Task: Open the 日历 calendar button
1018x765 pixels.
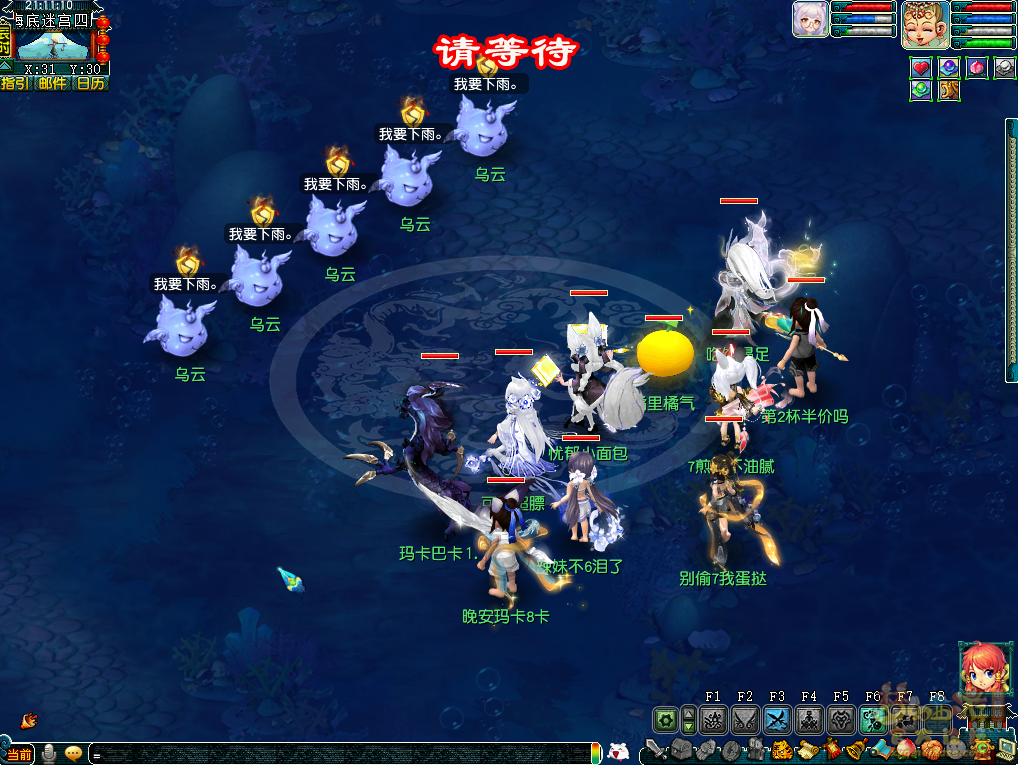Action: (90, 83)
